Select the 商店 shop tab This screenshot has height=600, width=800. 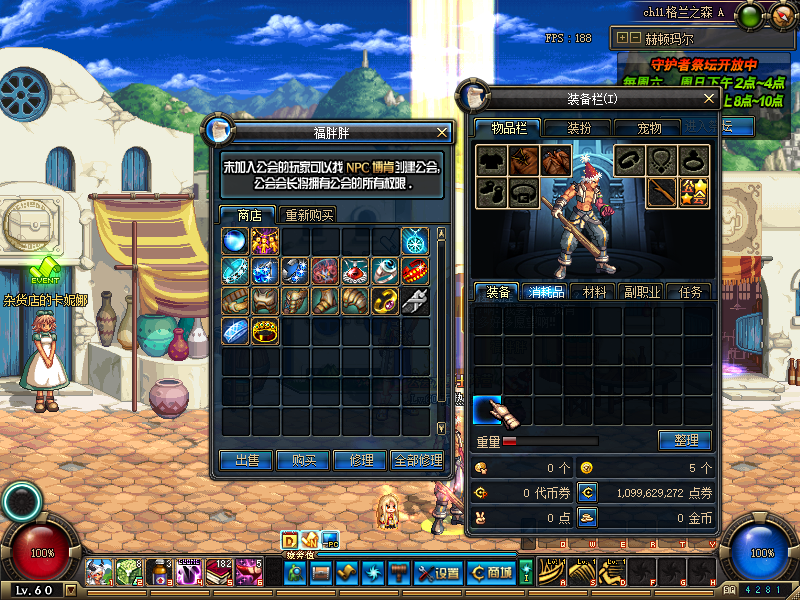tap(250, 215)
